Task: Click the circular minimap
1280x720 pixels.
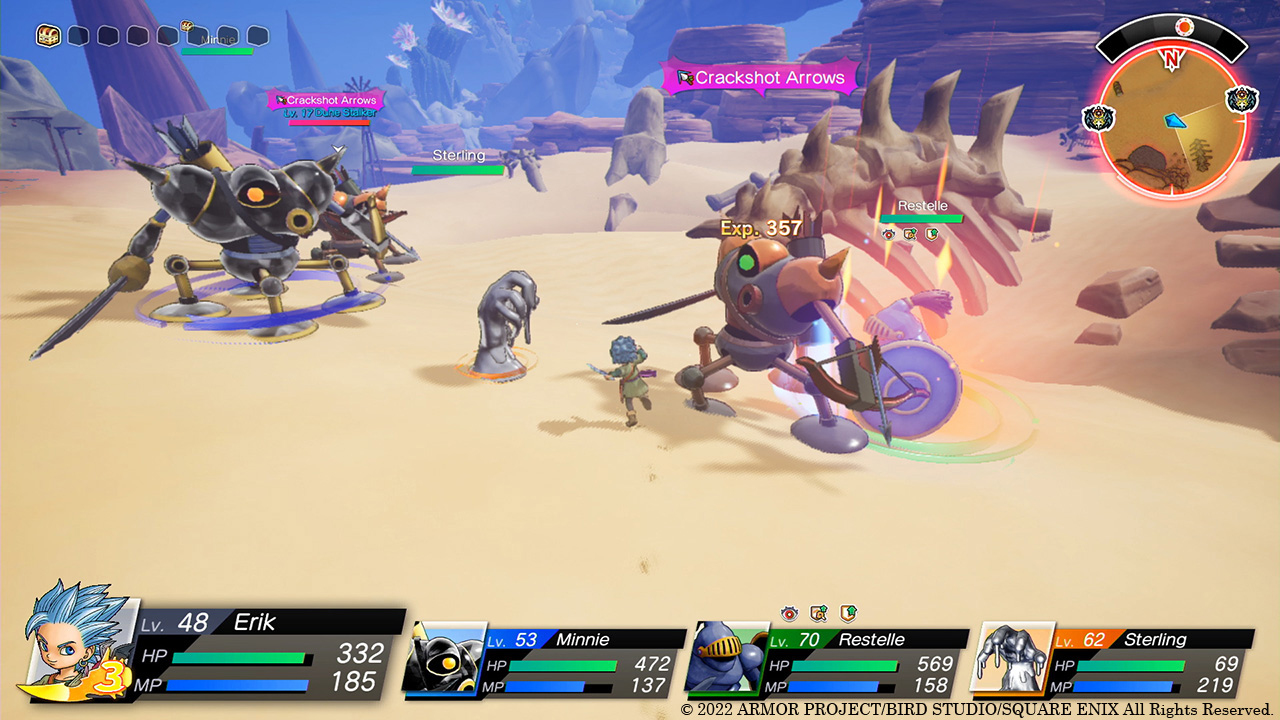Action: 1171,126
